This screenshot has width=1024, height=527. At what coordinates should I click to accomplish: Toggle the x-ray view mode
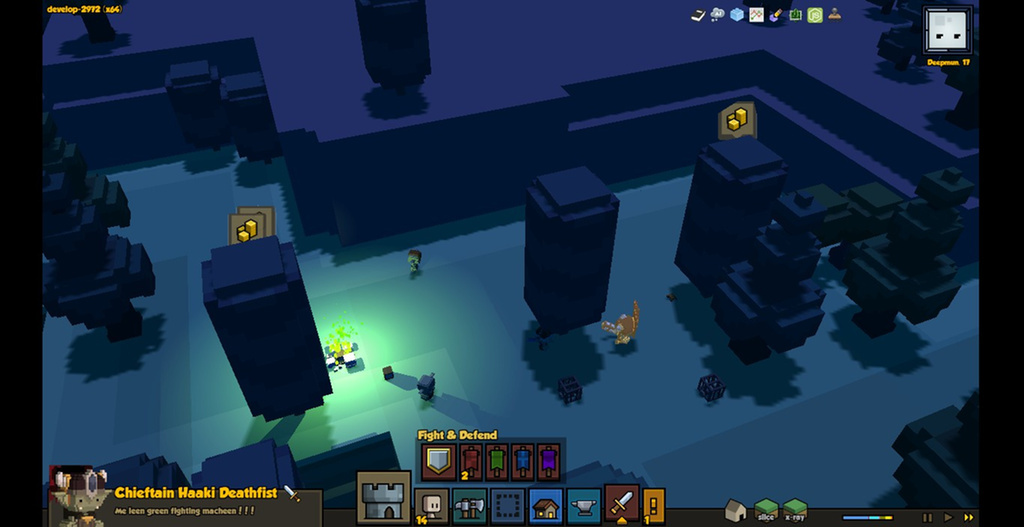[x=795, y=509]
